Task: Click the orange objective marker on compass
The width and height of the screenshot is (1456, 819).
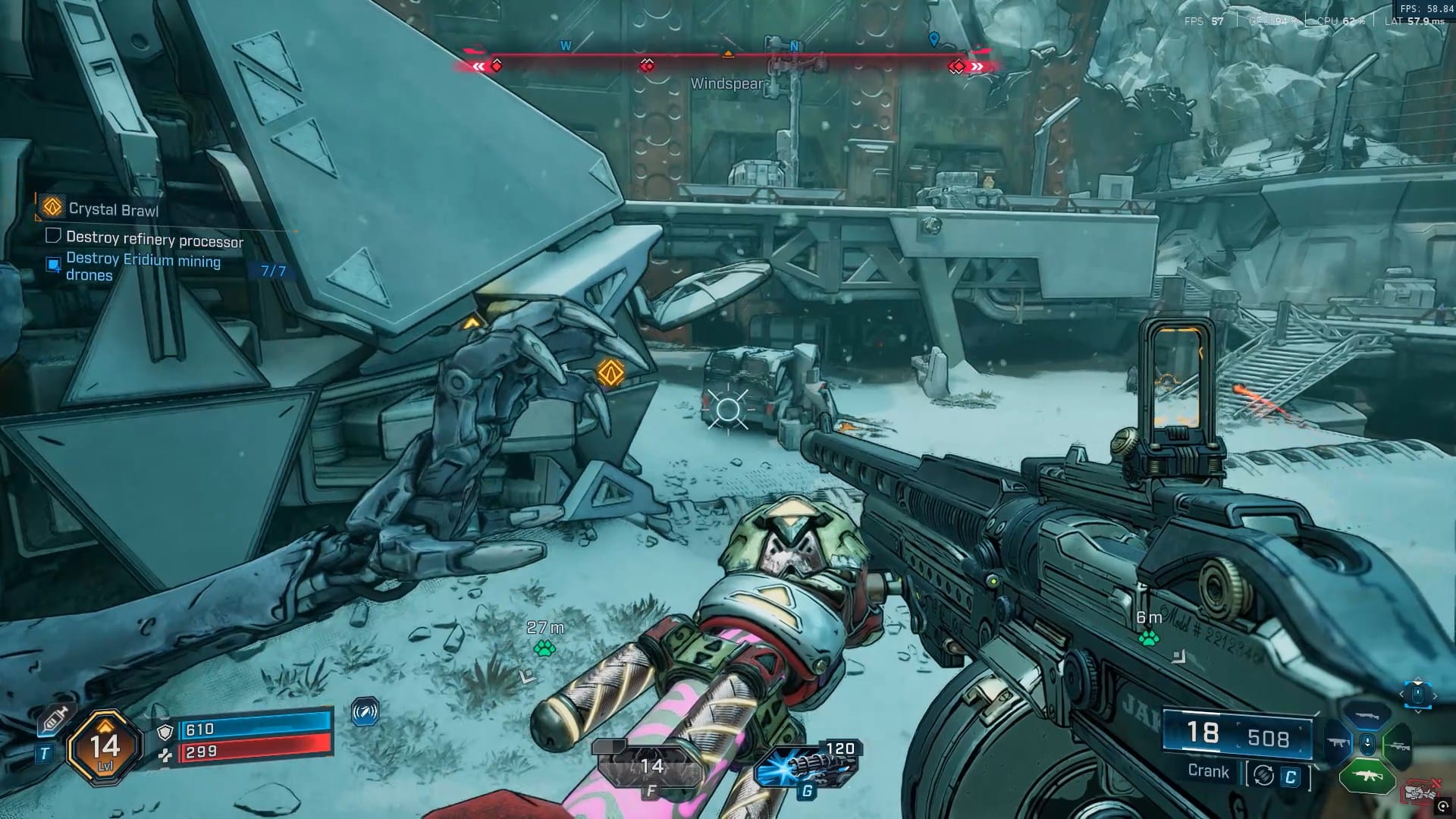Action: click(728, 54)
